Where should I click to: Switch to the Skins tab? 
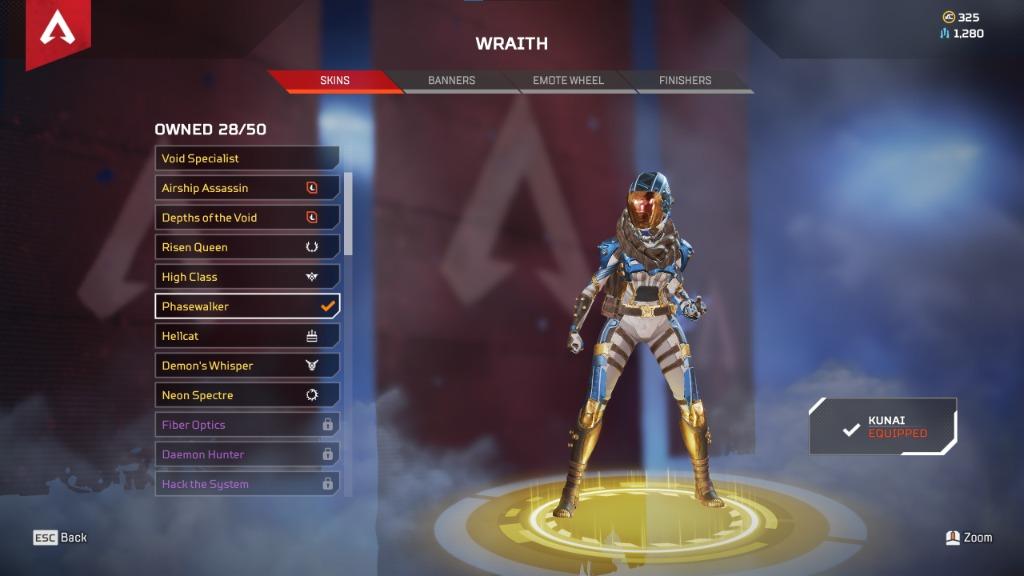coord(335,80)
